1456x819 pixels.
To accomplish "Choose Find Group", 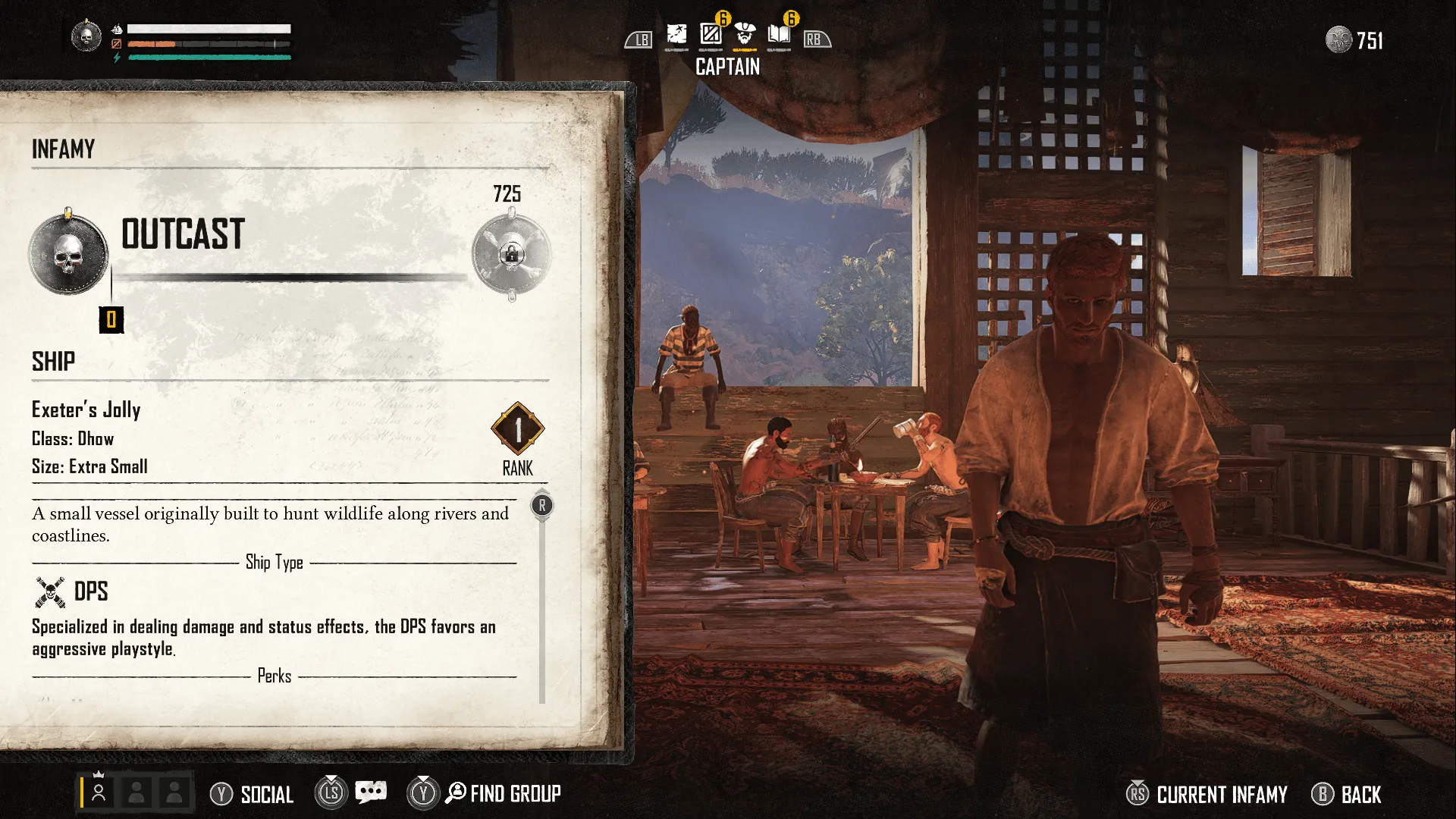I will [504, 794].
